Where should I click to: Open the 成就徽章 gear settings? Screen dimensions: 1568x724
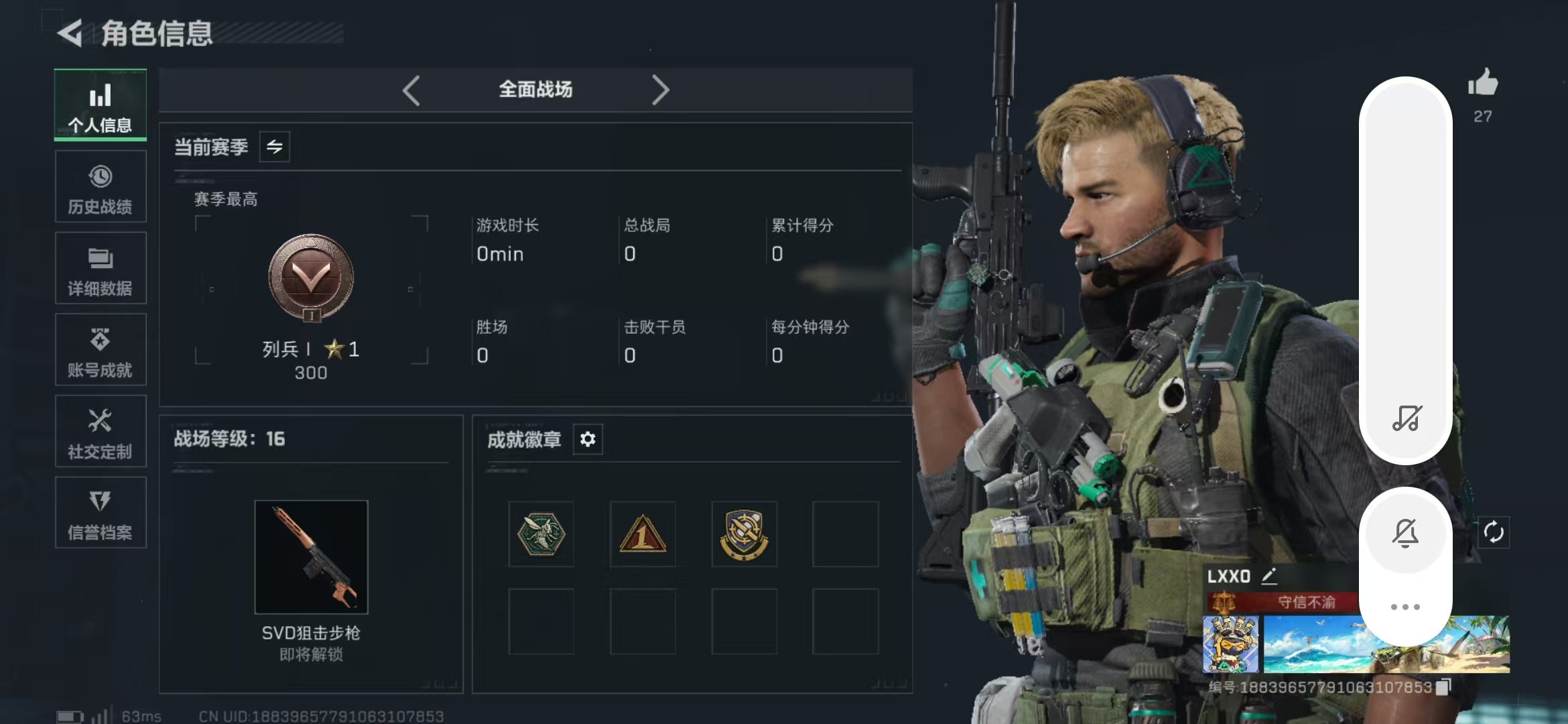click(x=588, y=439)
